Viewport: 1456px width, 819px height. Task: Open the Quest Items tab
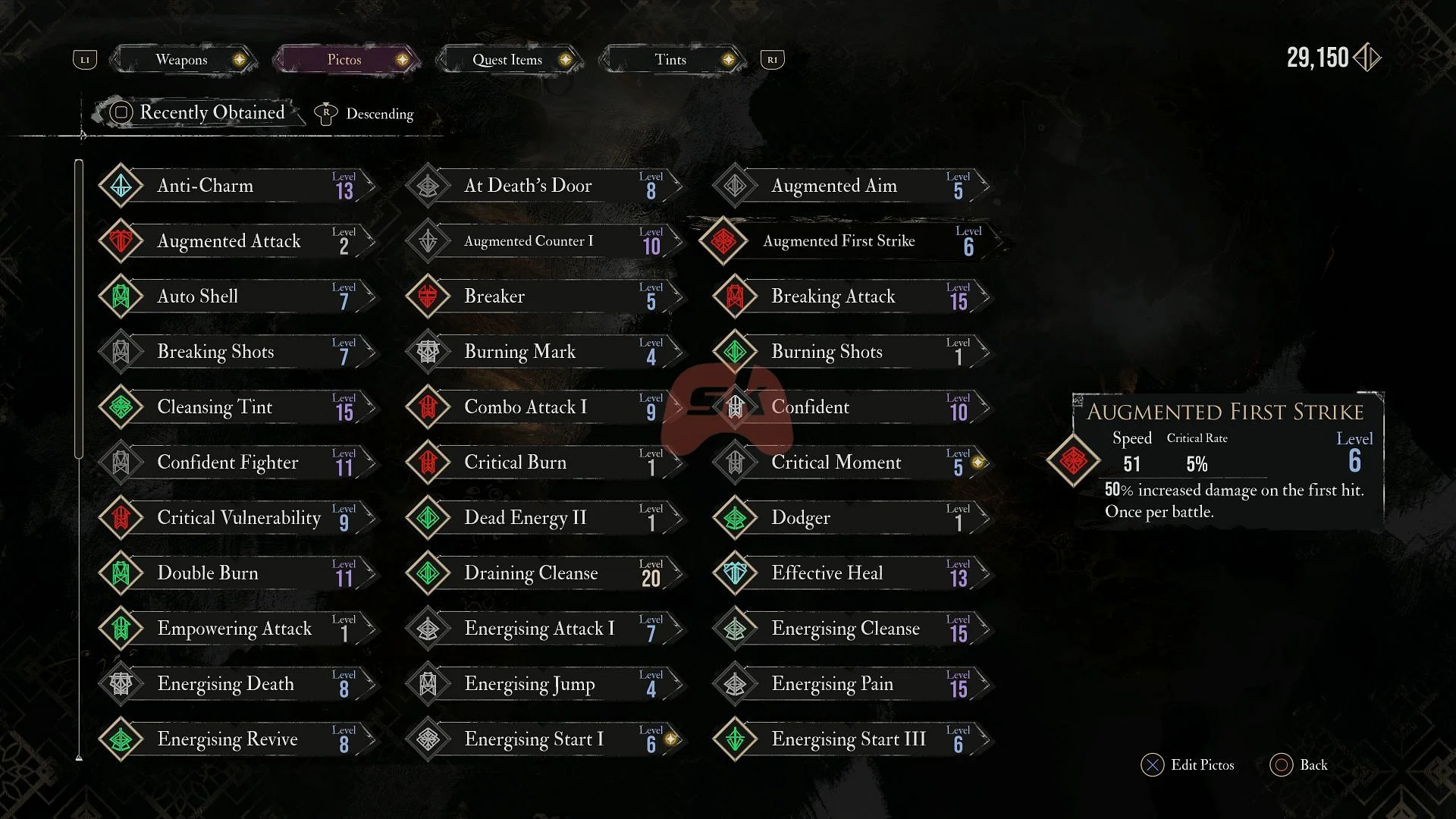tap(507, 60)
